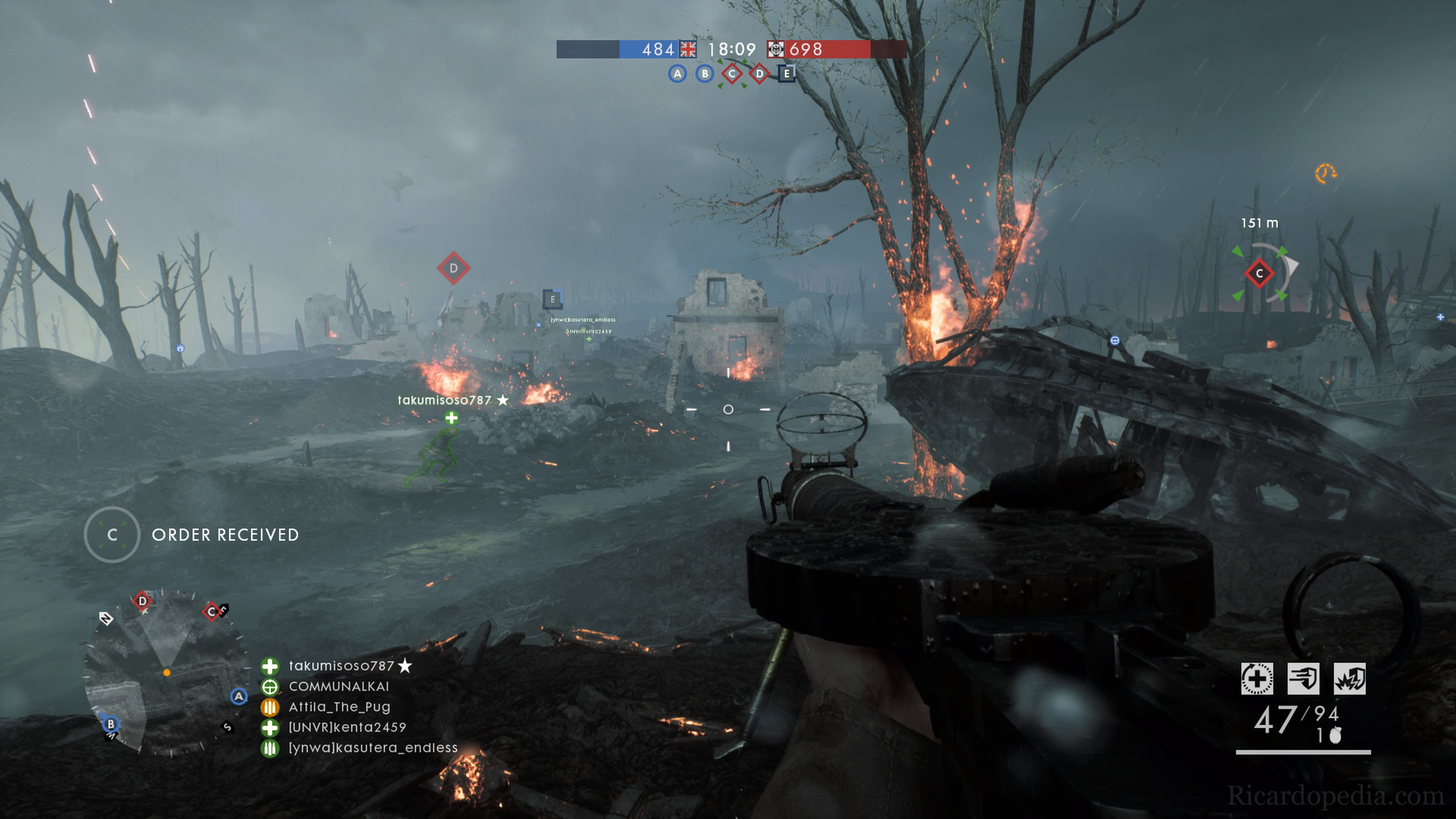Choose [ynwa]kasutera_endless in the squad list
The width and height of the screenshot is (1456, 819).
coord(372,747)
